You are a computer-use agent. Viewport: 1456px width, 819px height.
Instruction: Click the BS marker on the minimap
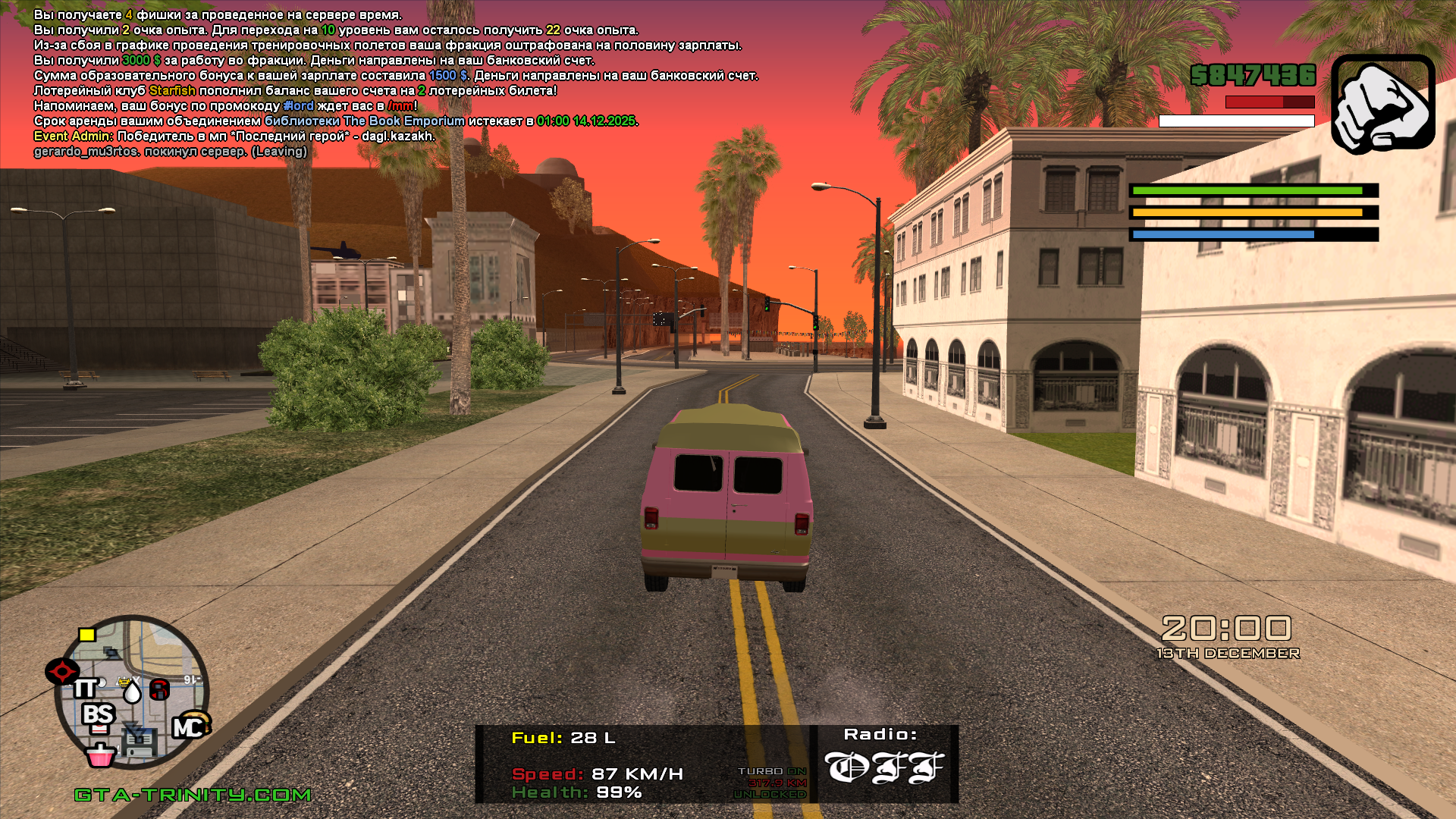99,715
